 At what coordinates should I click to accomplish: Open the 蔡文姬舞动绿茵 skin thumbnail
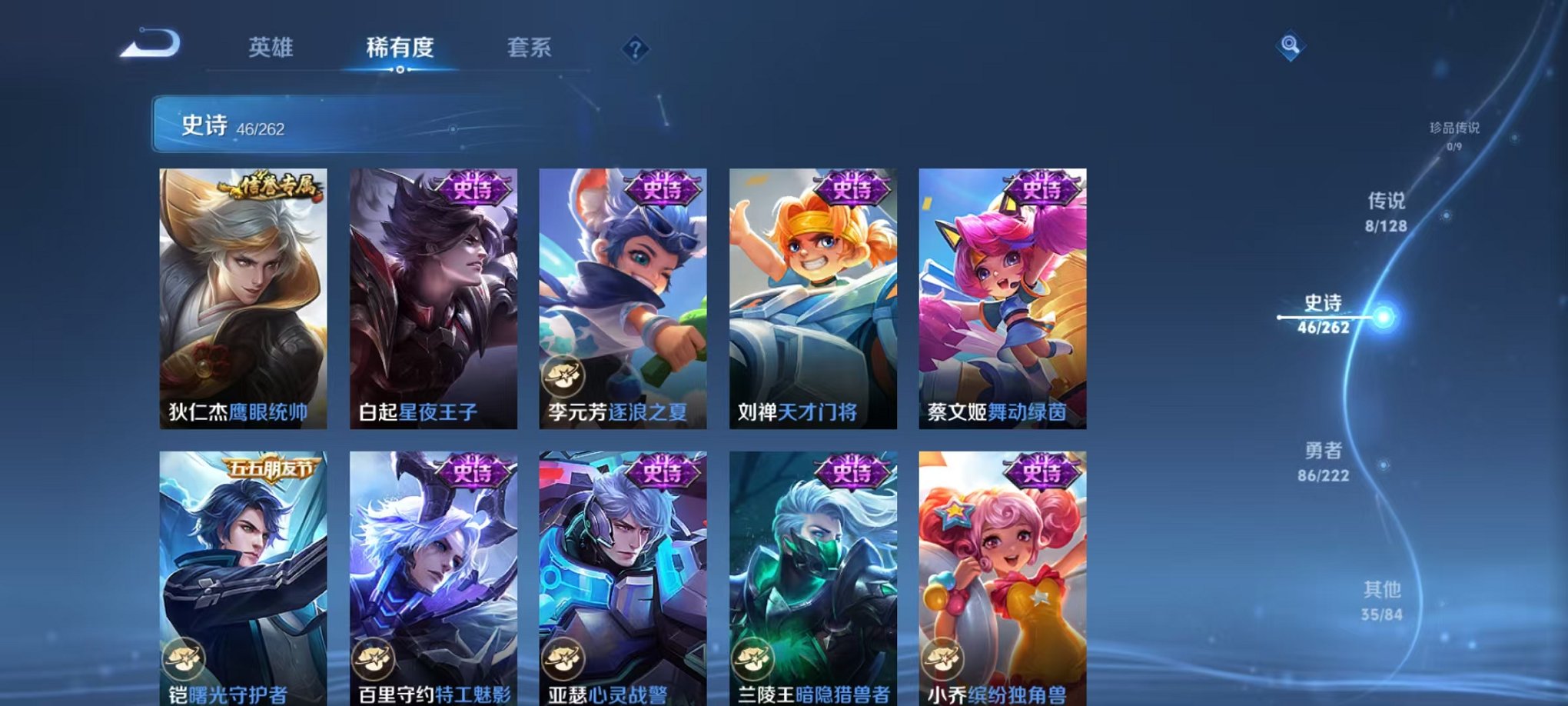pyautogui.click(x=1001, y=292)
